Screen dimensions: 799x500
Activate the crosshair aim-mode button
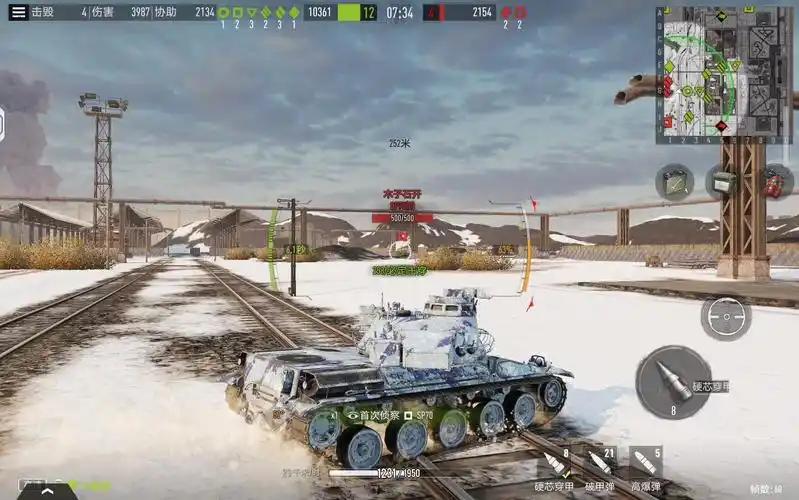725,318
